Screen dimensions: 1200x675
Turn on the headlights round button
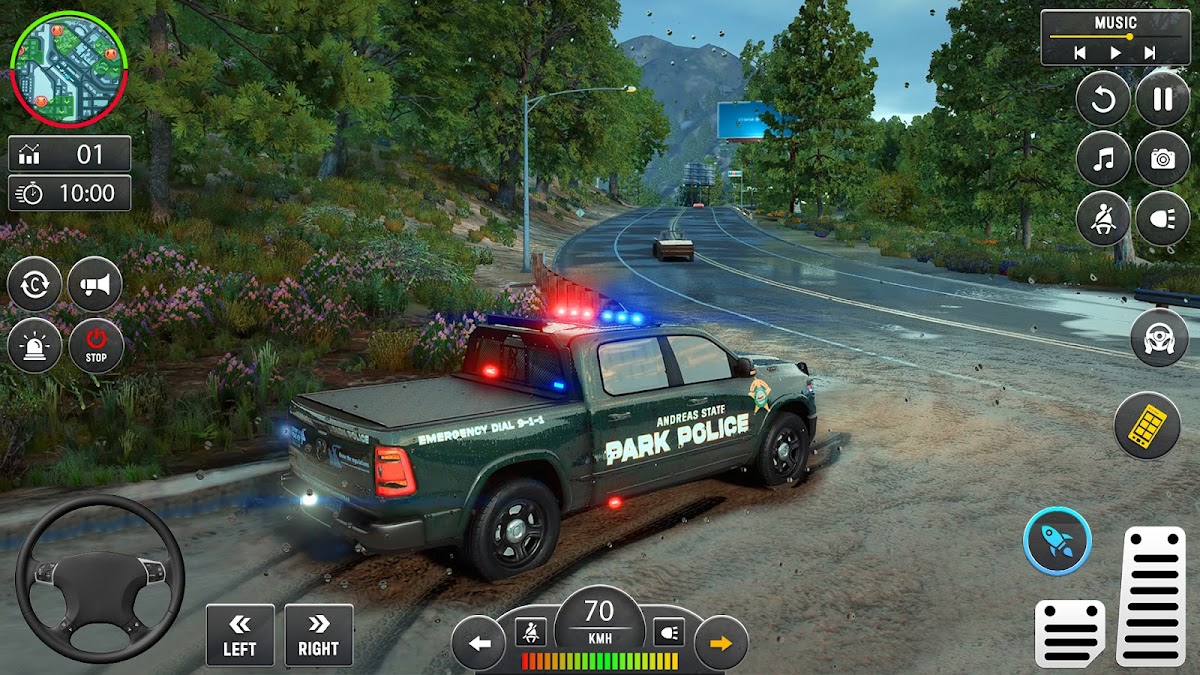tap(1162, 218)
